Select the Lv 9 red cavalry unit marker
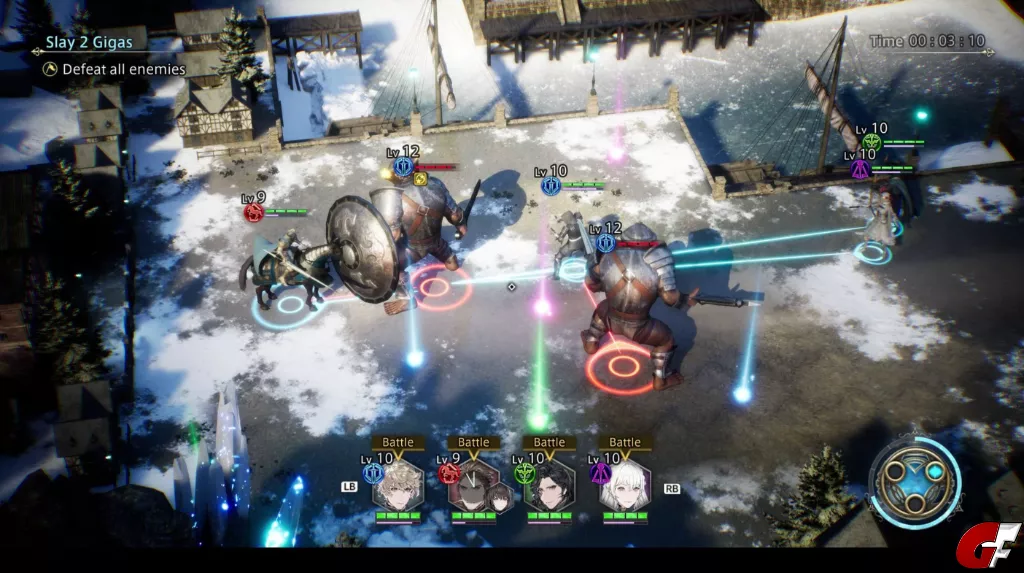 point(254,212)
